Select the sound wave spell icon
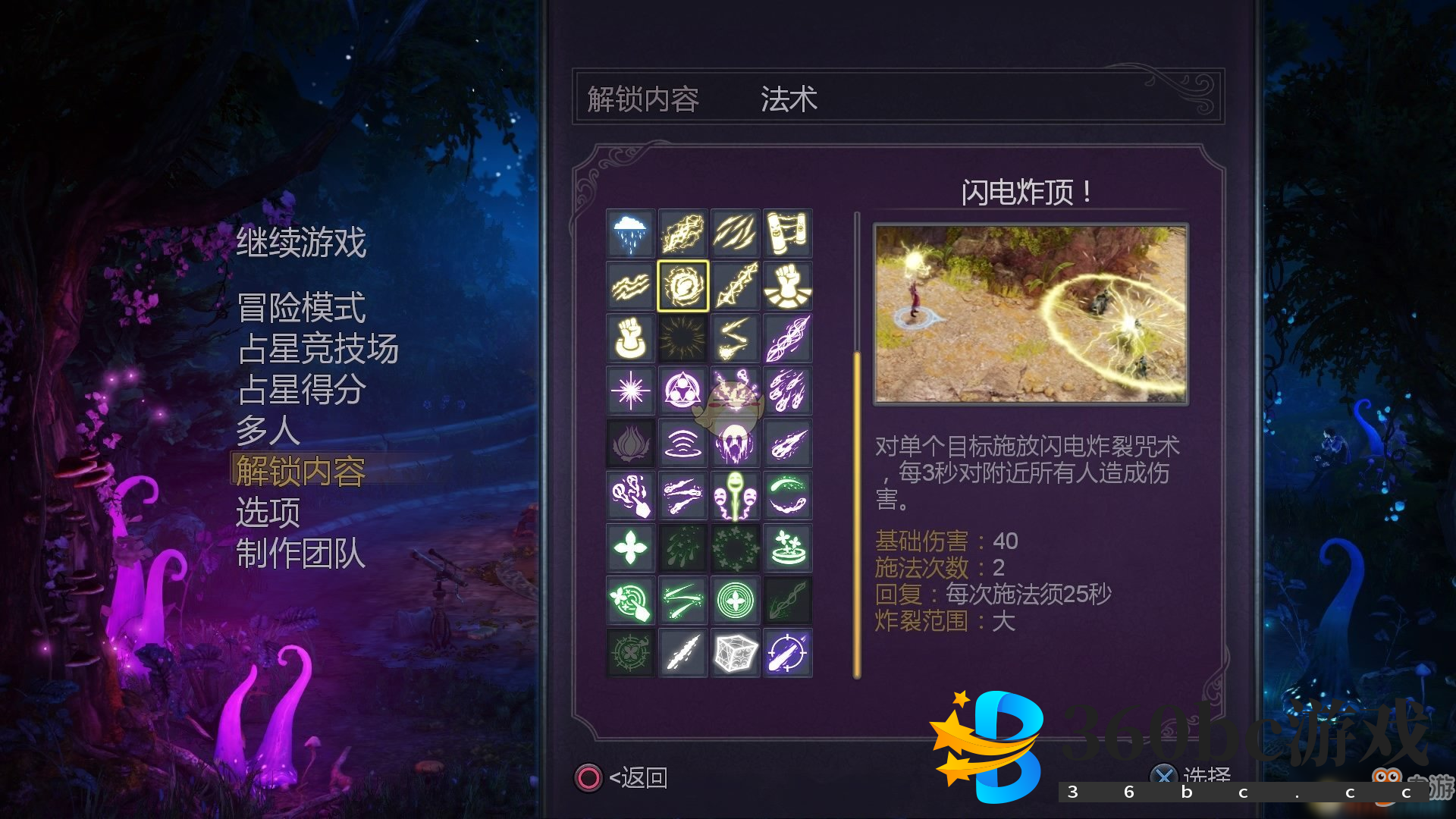Screen dimensions: 1456x819 pyautogui.click(x=682, y=443)
